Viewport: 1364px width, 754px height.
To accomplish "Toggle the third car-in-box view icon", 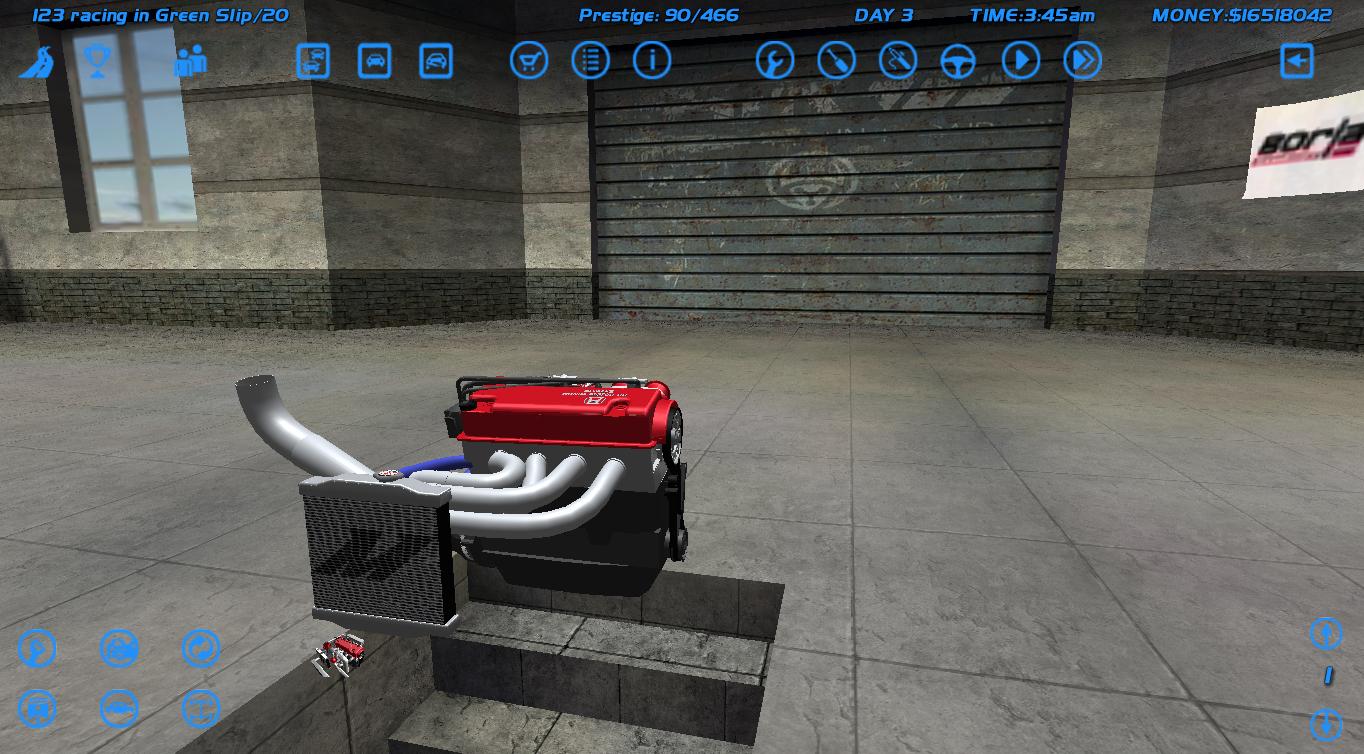I will pyautogui.click(x=435, y=60).
